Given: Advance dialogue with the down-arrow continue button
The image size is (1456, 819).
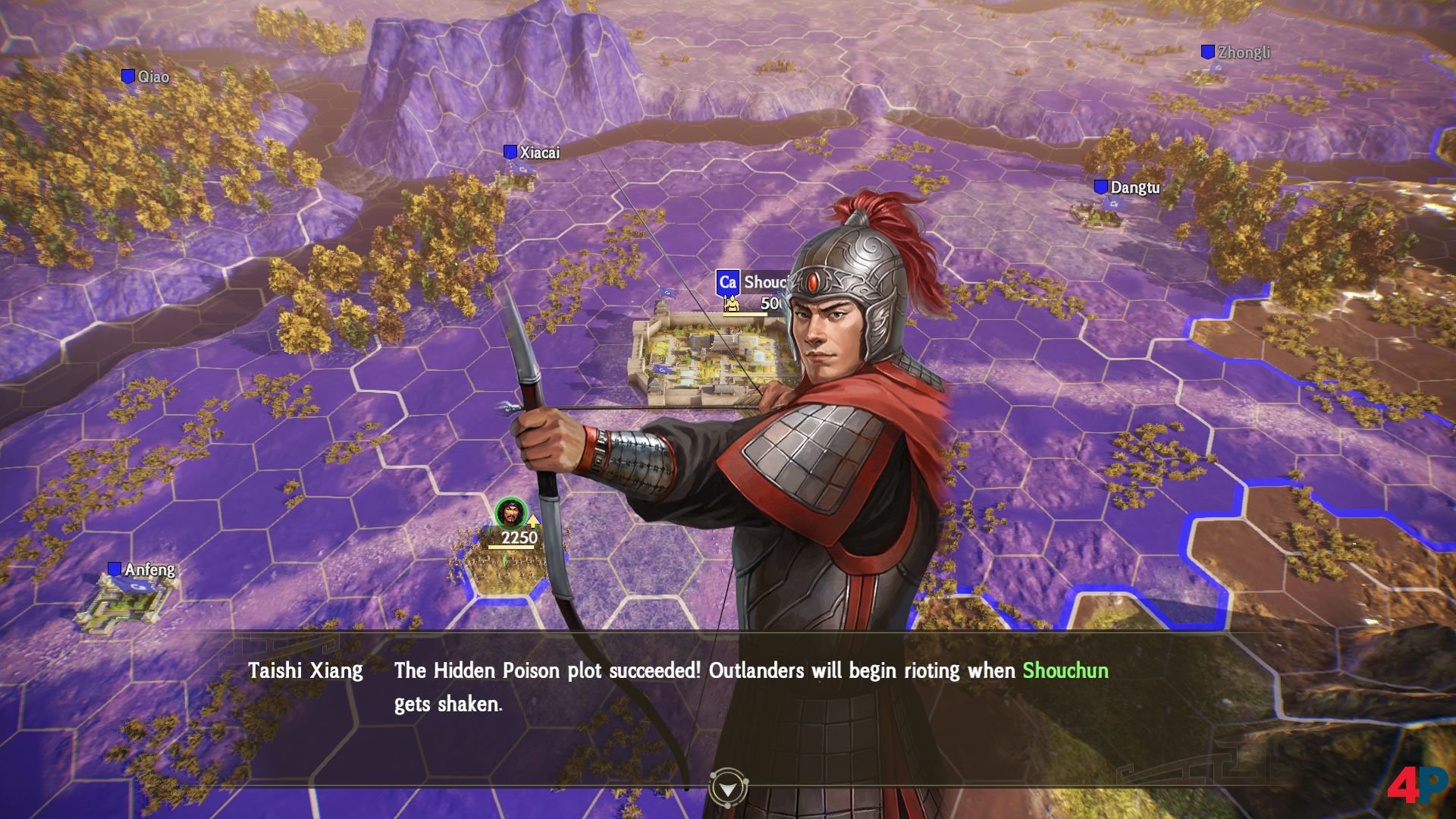Looking at the screenshot, I should [728, 789].
